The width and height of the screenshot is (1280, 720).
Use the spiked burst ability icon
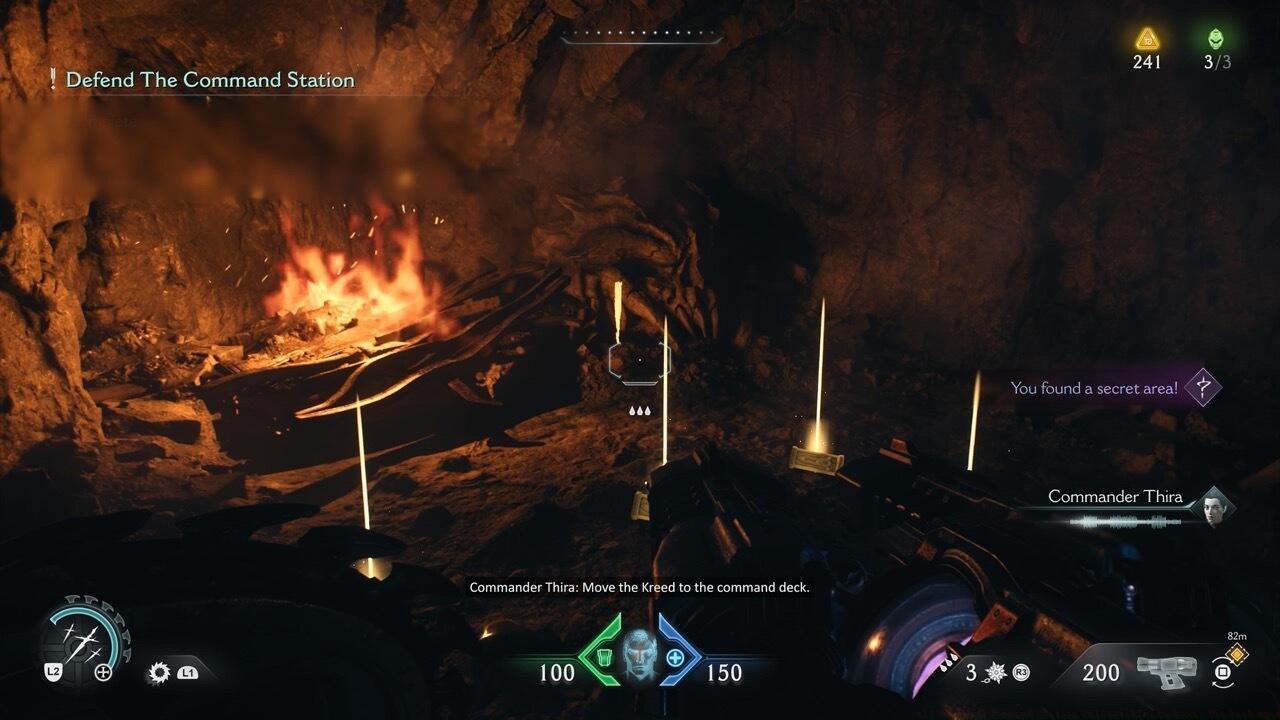997,673
